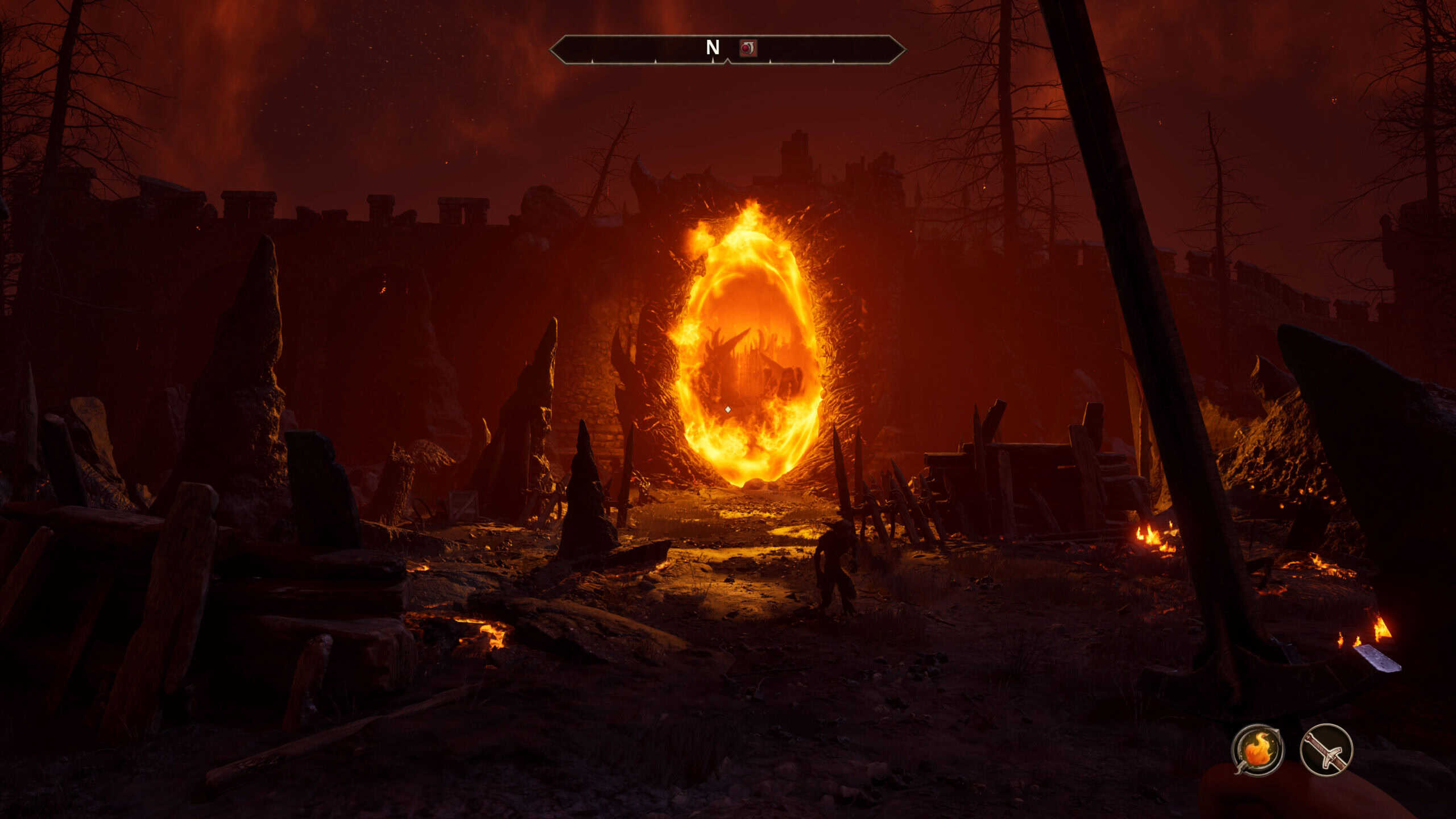Click the red quest marker on the compass
The image size is (1456, 819).
[x=748, y=48]
